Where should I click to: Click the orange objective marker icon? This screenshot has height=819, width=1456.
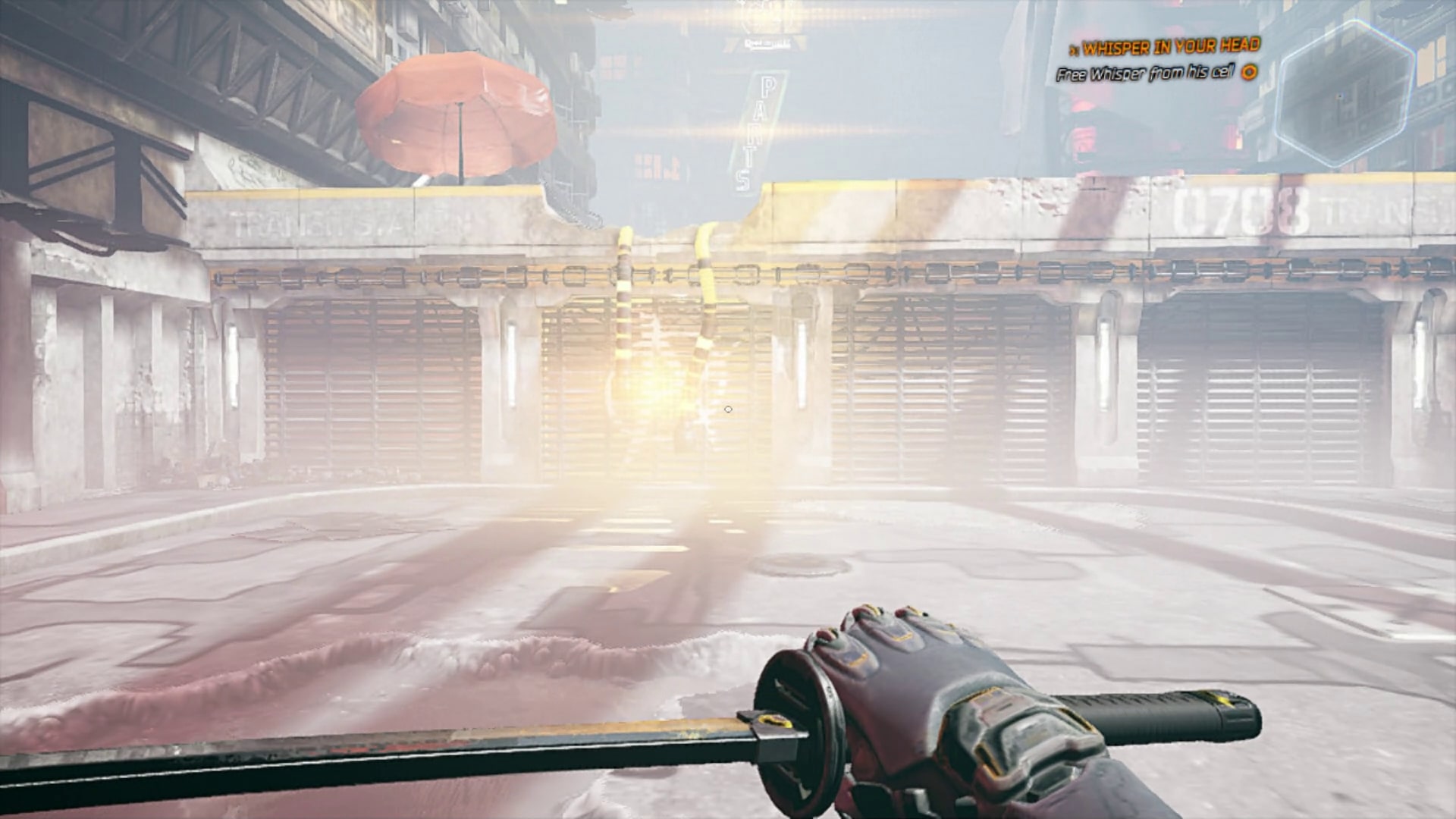(x=1249, y=73)
